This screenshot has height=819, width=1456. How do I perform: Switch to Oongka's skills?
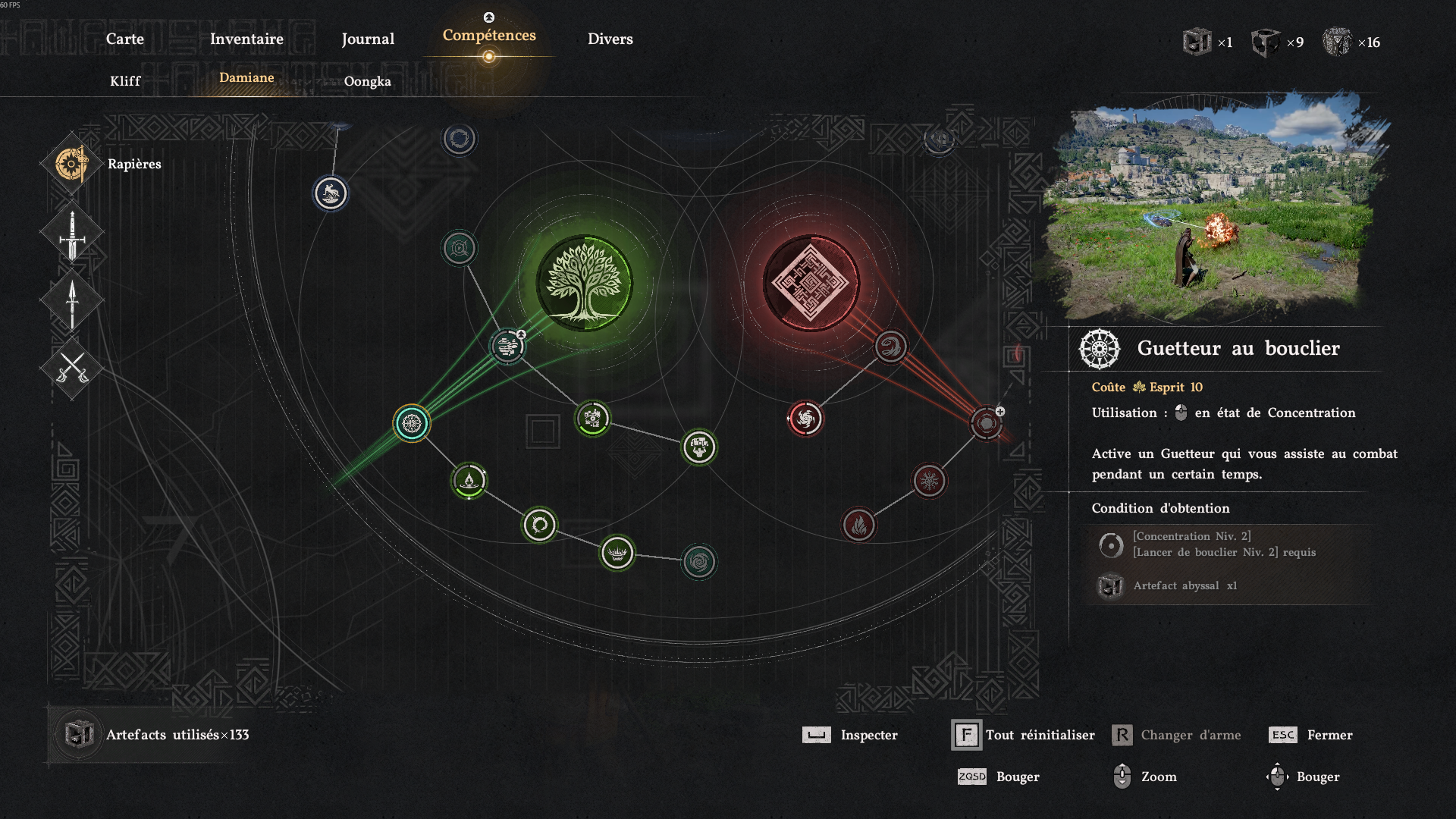(x=368, y=81)
